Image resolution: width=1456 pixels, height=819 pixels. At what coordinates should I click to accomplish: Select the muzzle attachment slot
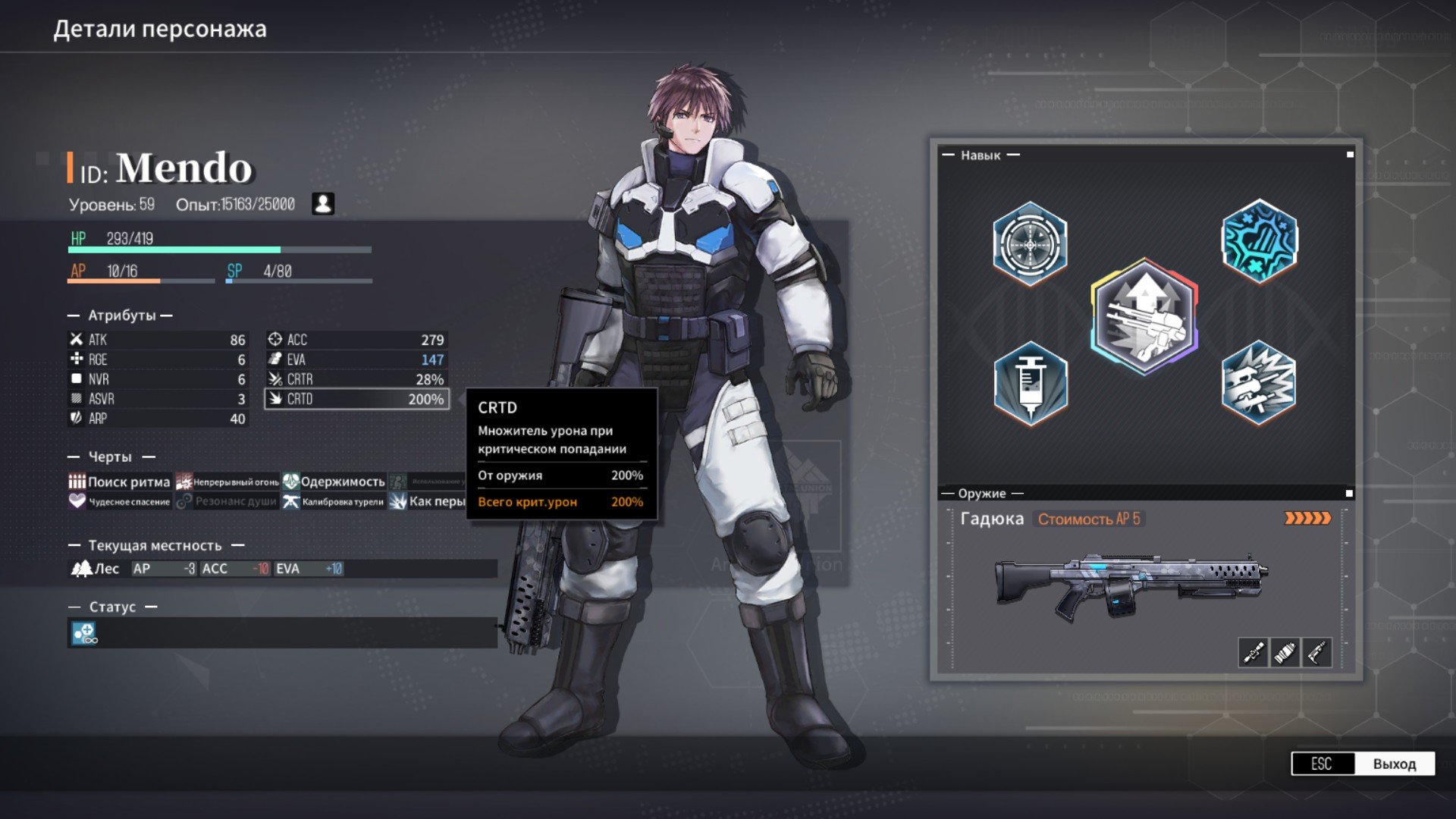pyautogui.click(x=1285, y=652)
